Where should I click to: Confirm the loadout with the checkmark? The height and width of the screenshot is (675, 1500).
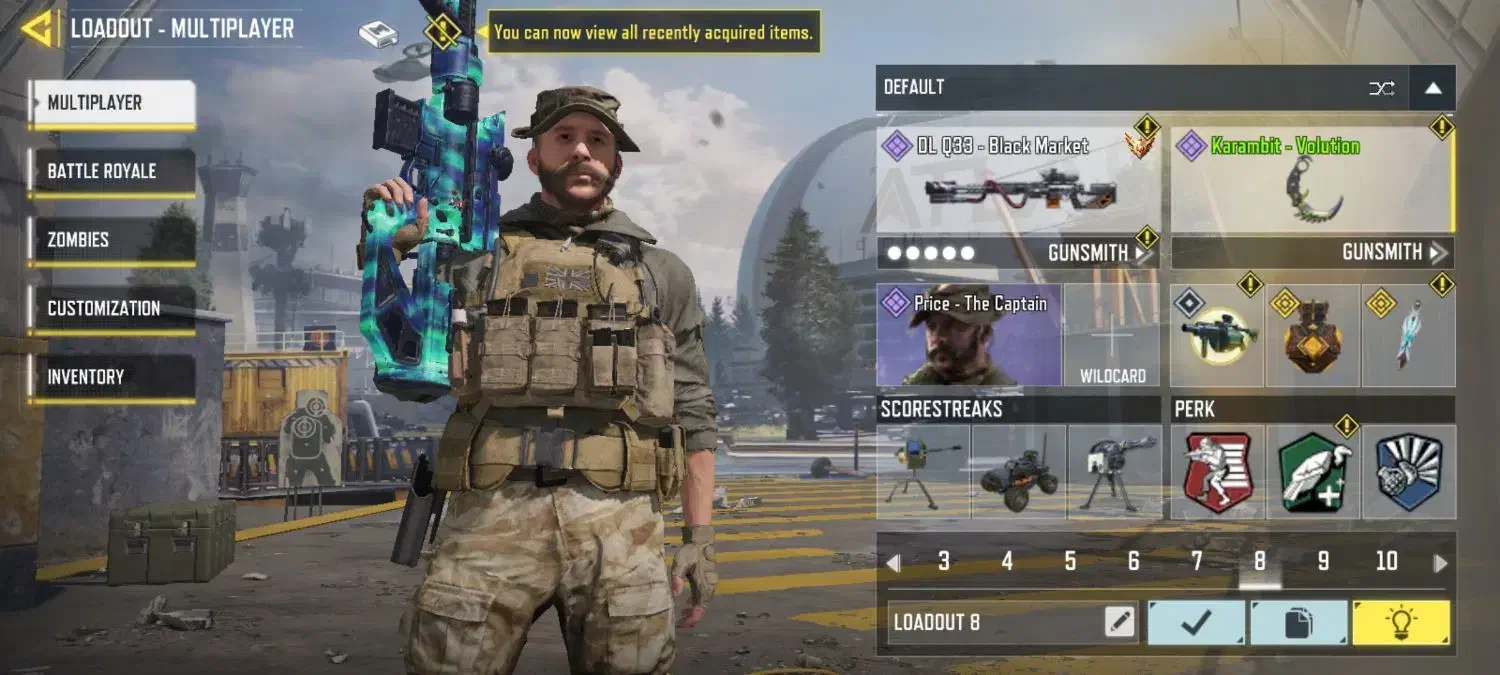click(1196, 622)
